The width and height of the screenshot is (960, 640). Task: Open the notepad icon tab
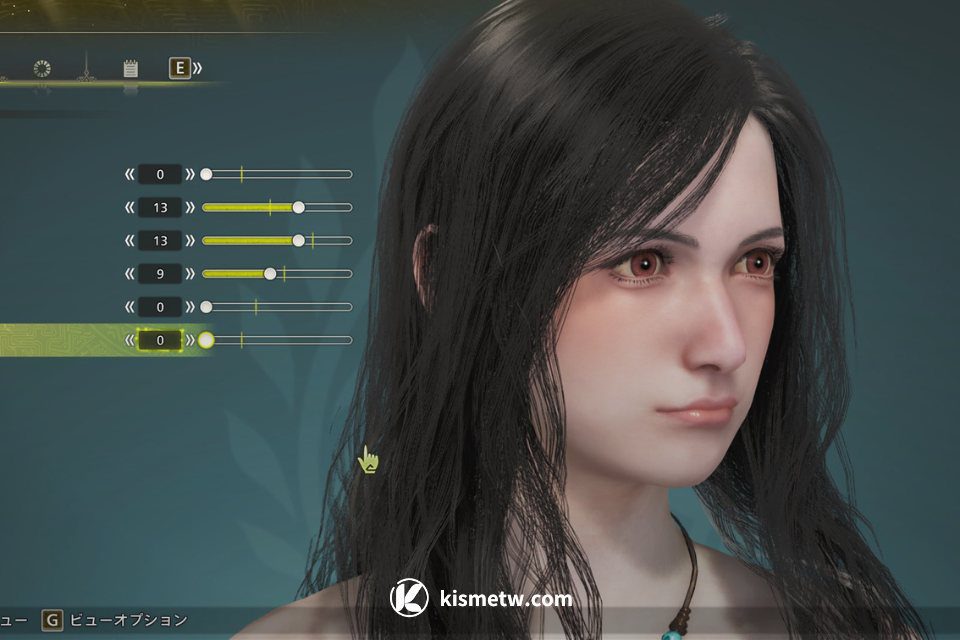(x=130, y=69)
